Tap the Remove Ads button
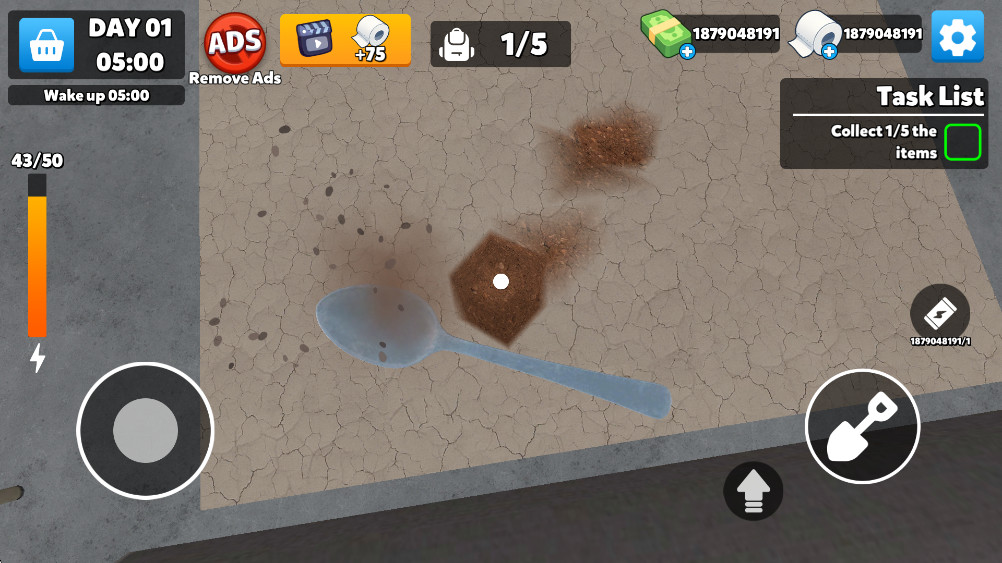1002x563 pixels. tap(235, 43)
